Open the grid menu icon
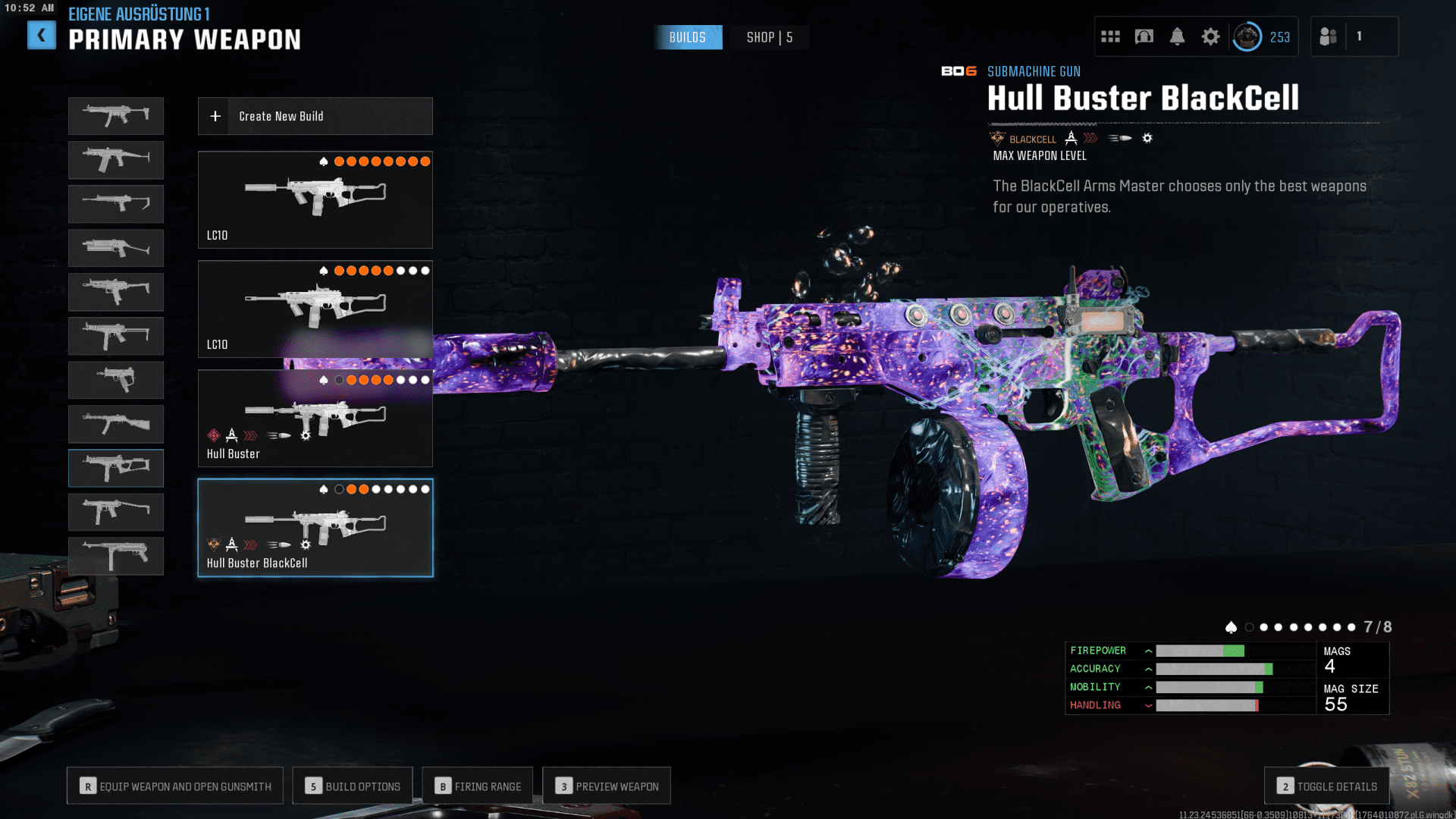 [x=1110, y=36]
